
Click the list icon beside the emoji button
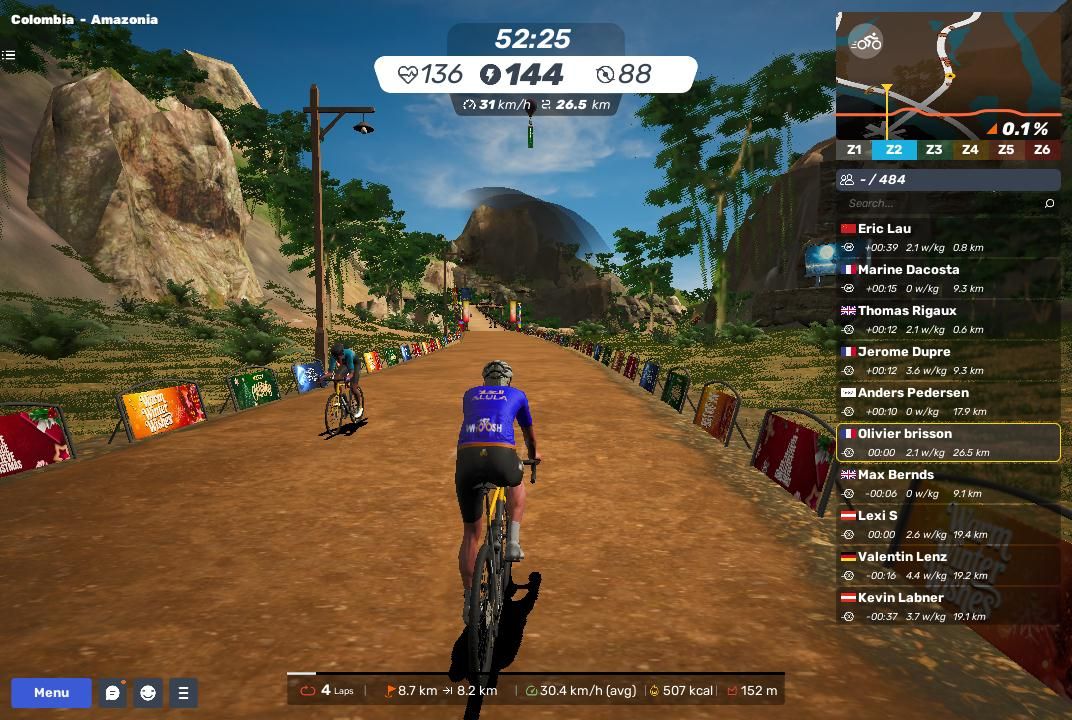183,692
